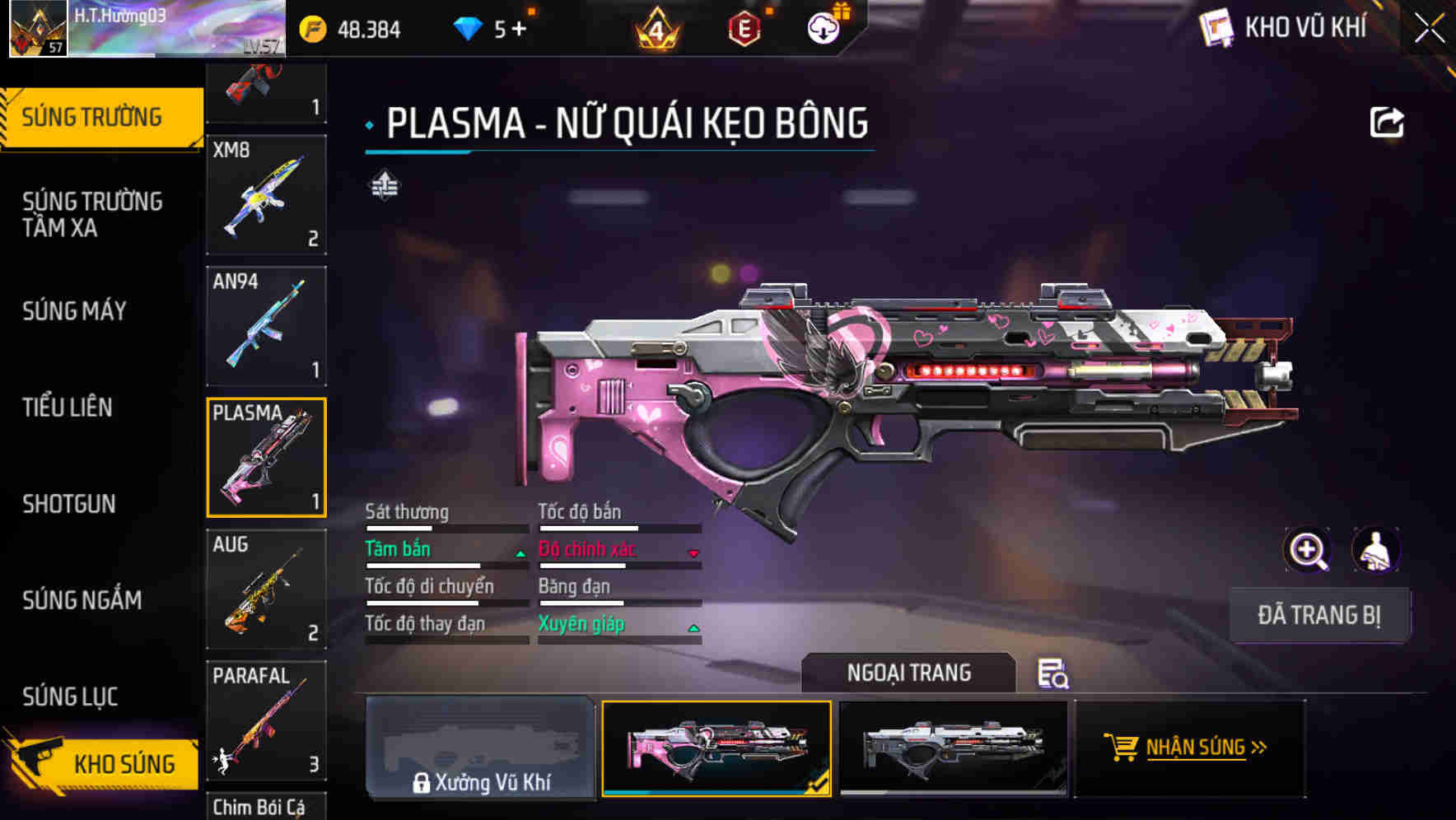Add more diamonds with plus button
This screenshot has width=1456, height=820.
(x=519, y=30)
